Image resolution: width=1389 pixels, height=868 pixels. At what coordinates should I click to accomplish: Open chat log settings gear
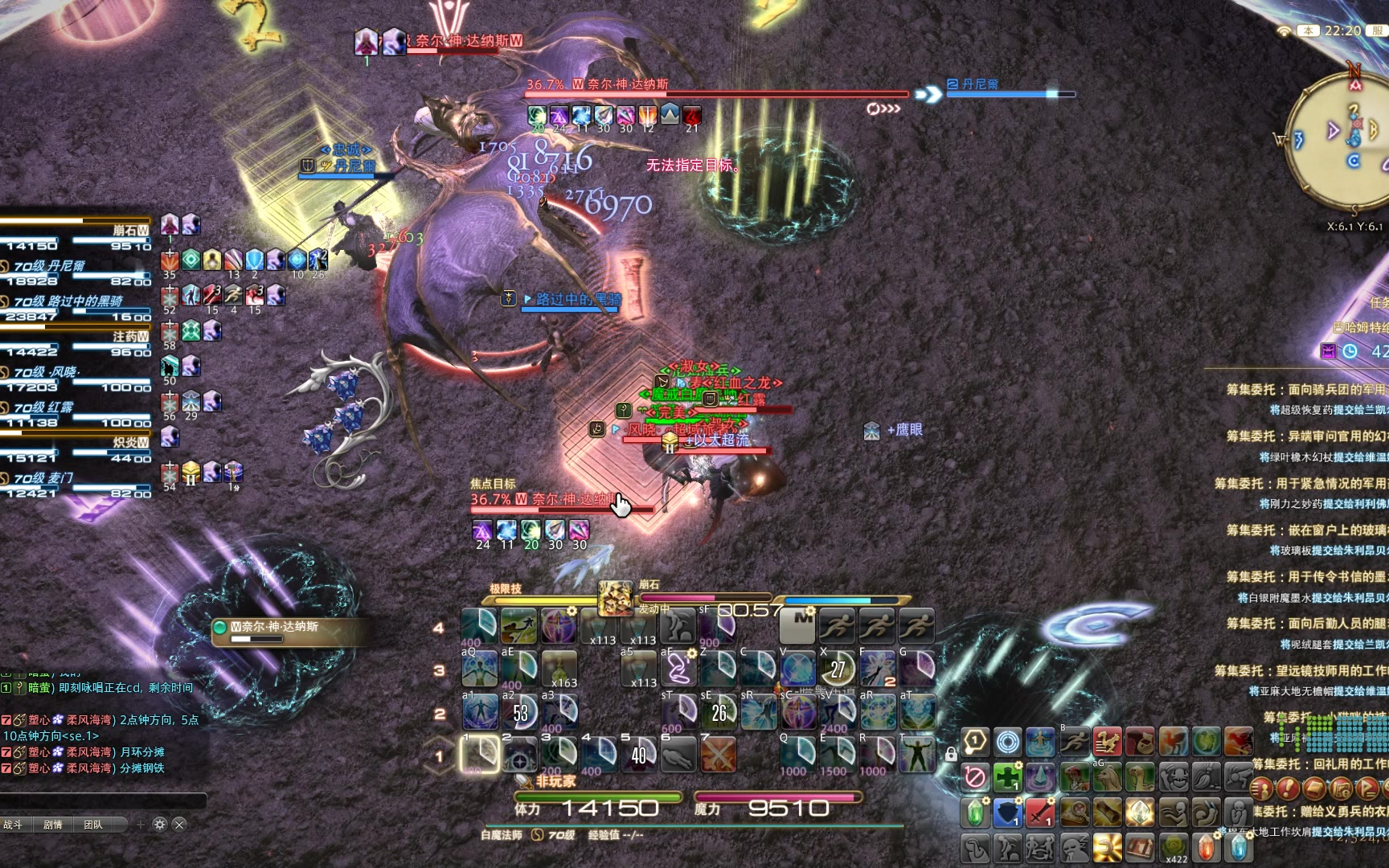click(159, 825)
